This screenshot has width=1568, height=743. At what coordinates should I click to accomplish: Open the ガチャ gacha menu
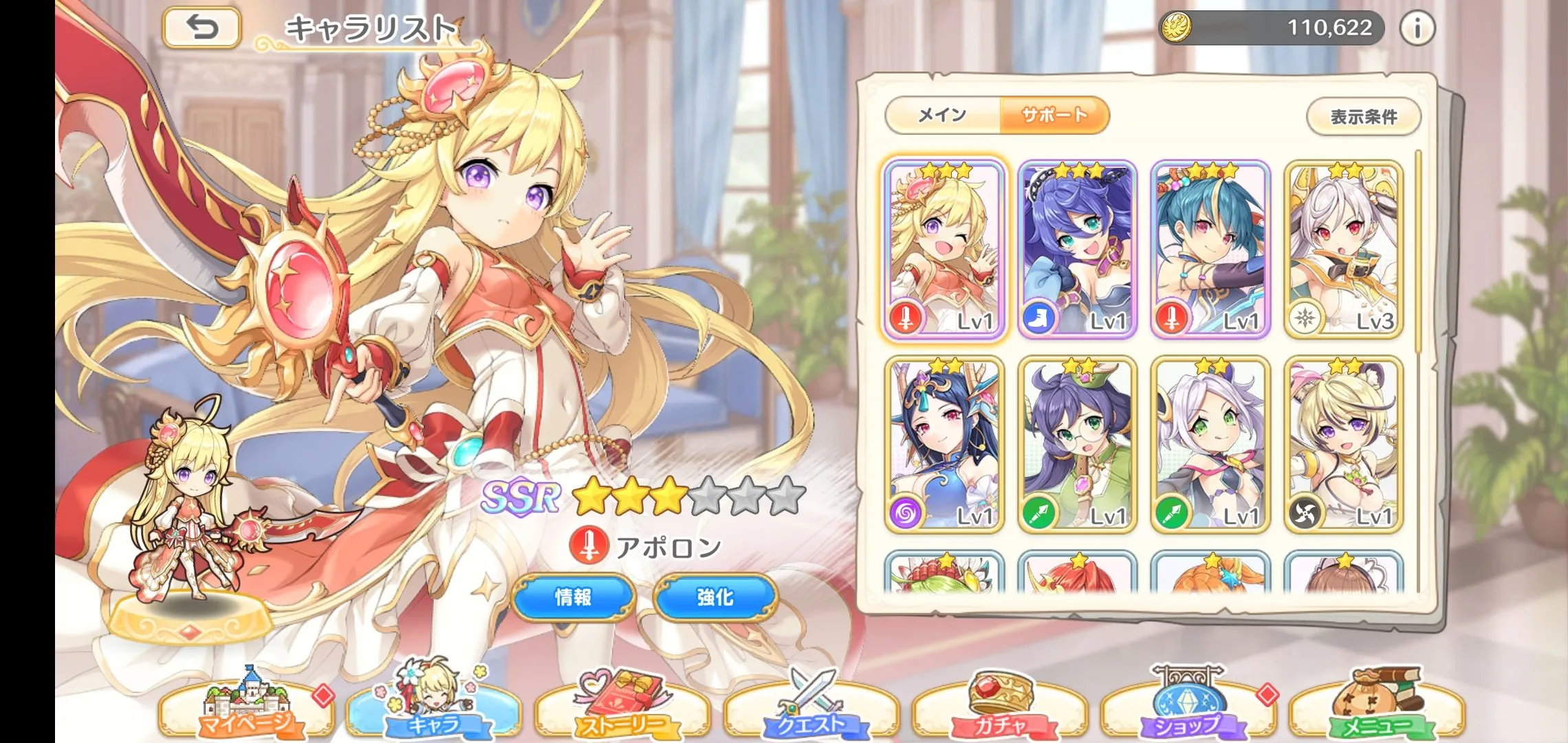coord(1000,709)
